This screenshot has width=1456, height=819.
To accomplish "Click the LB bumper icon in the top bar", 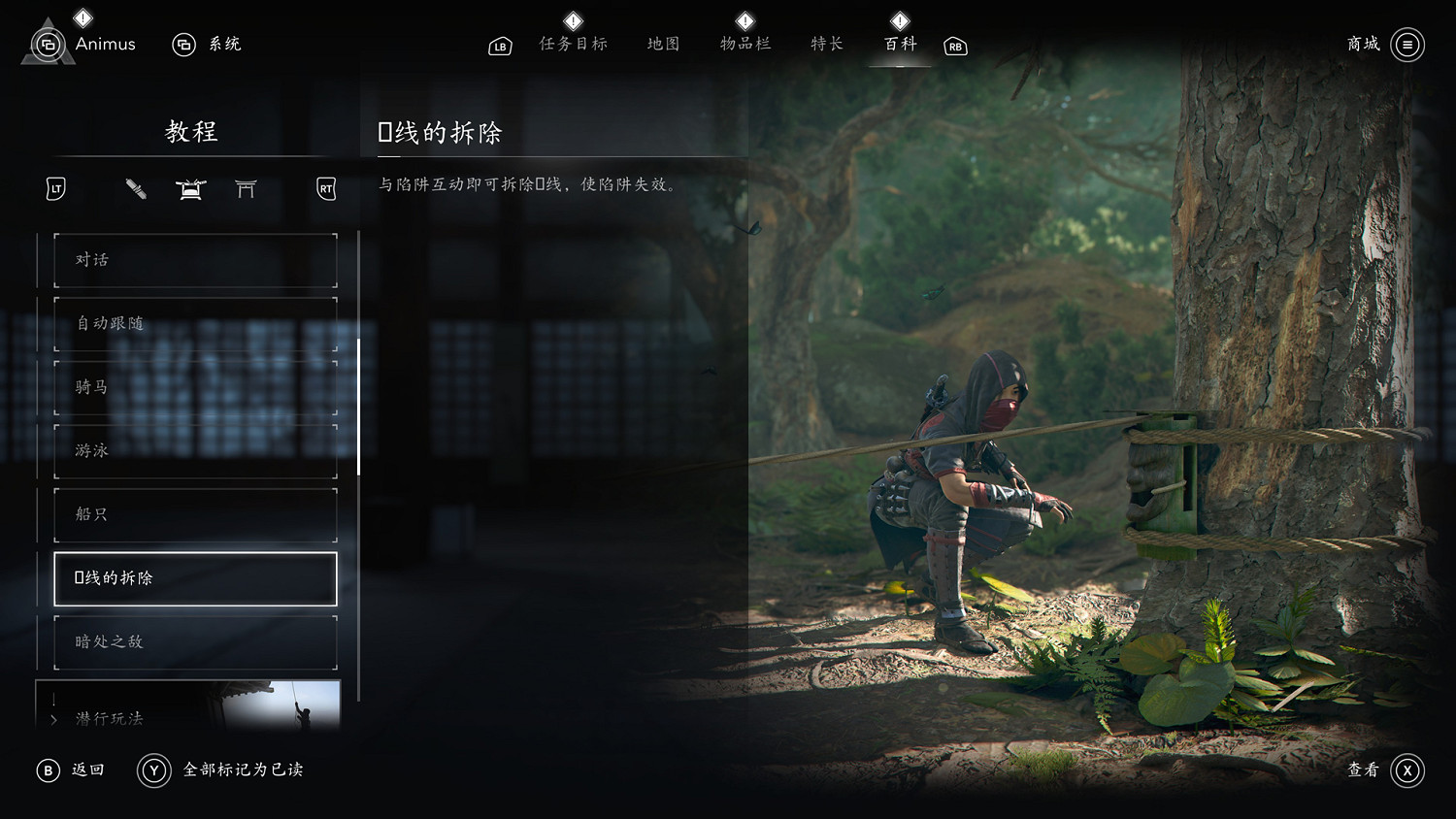I will 499,46.
